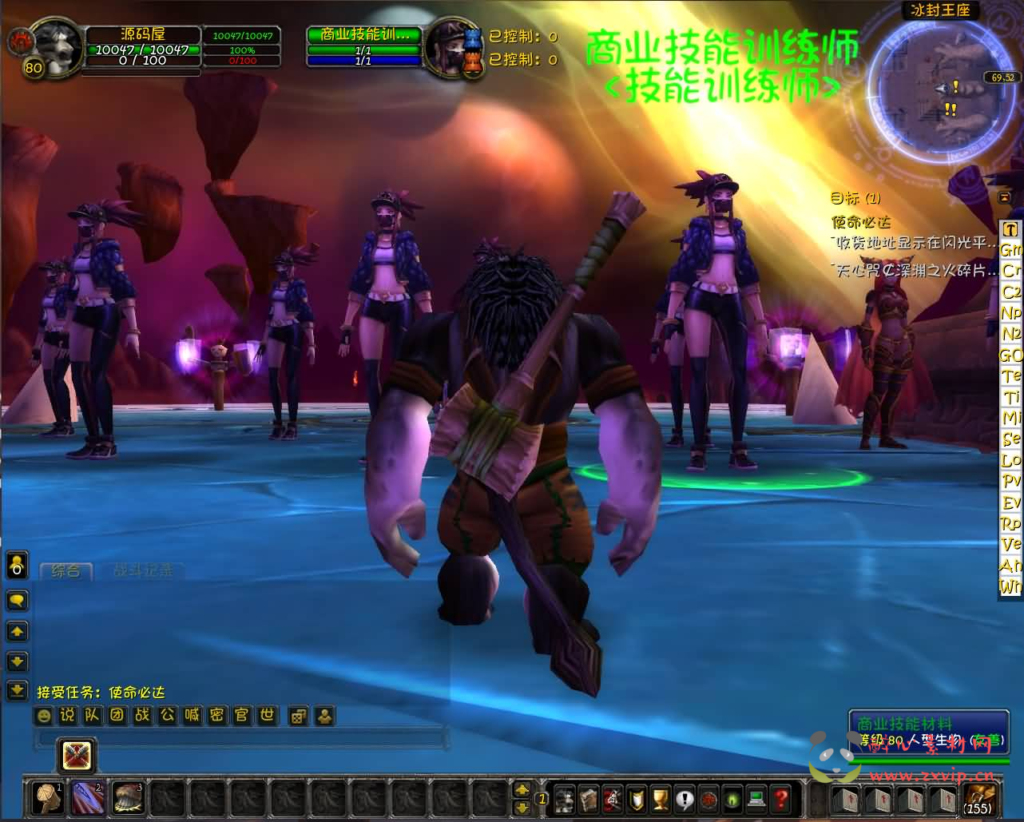The image size is (1024, 822).
Task: Choose the 队 party channel button
Action: coord(92,716)
